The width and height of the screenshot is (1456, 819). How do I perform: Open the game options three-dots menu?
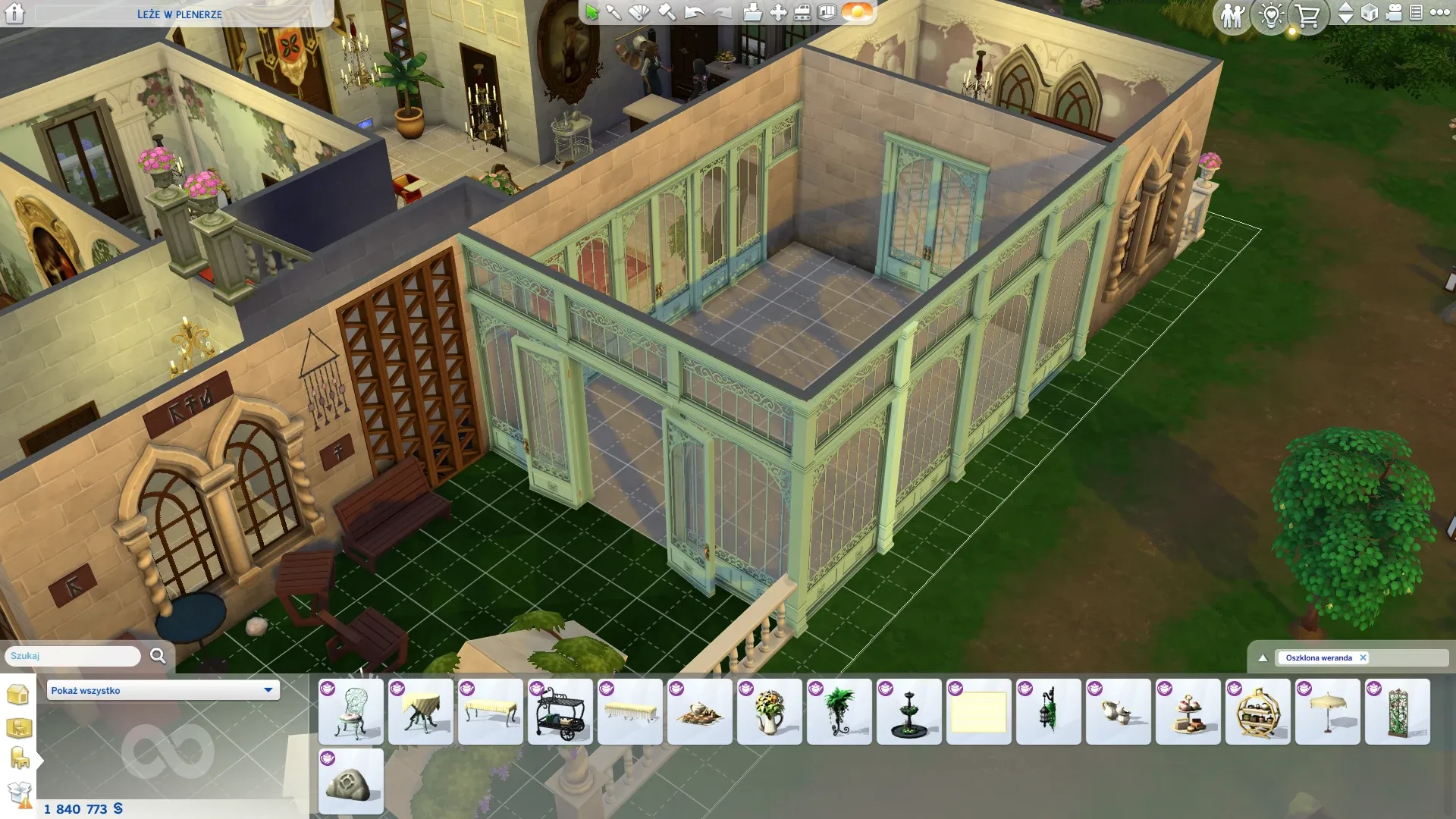(1440, 13)
